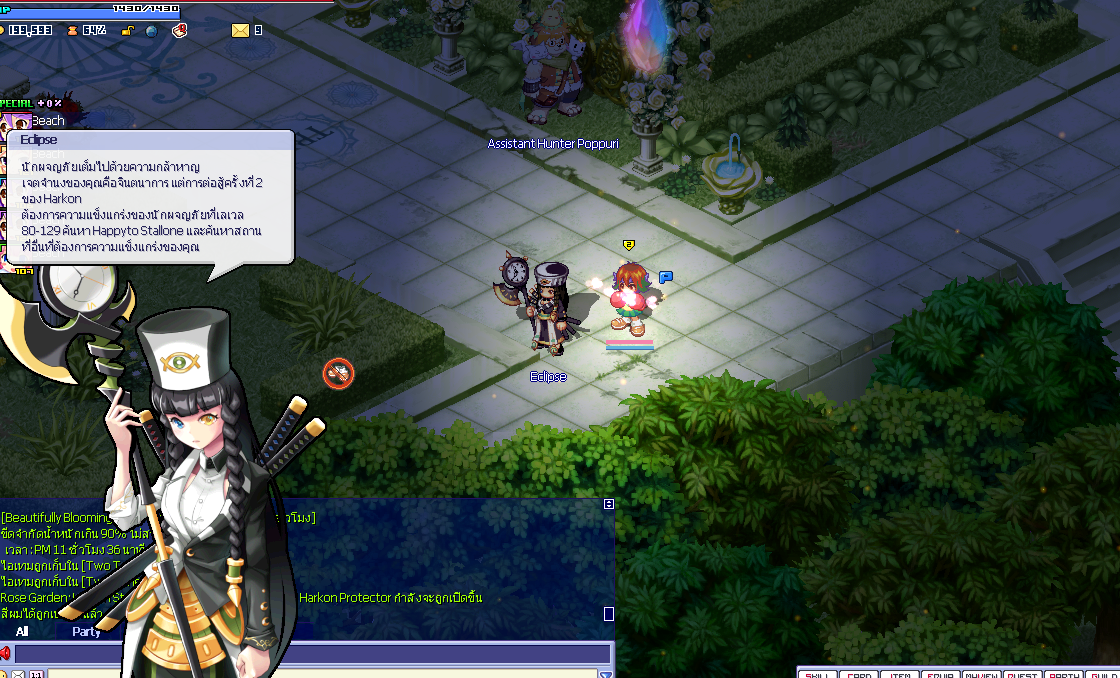
Task: Switch chat to the Party tab
Action: (x=86, y=632)
